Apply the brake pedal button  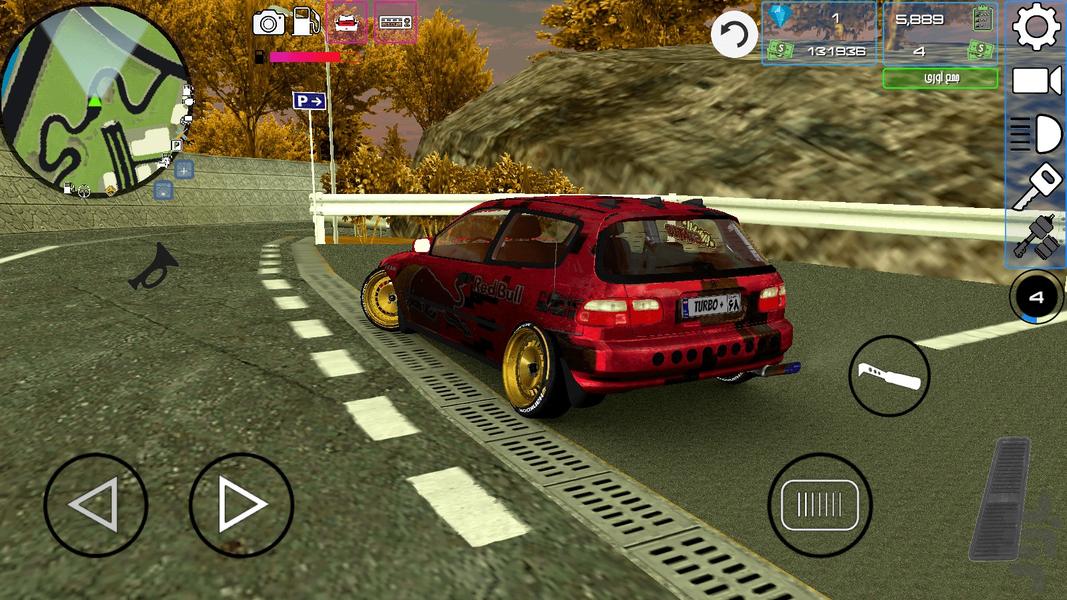click(x=819, y=504)
